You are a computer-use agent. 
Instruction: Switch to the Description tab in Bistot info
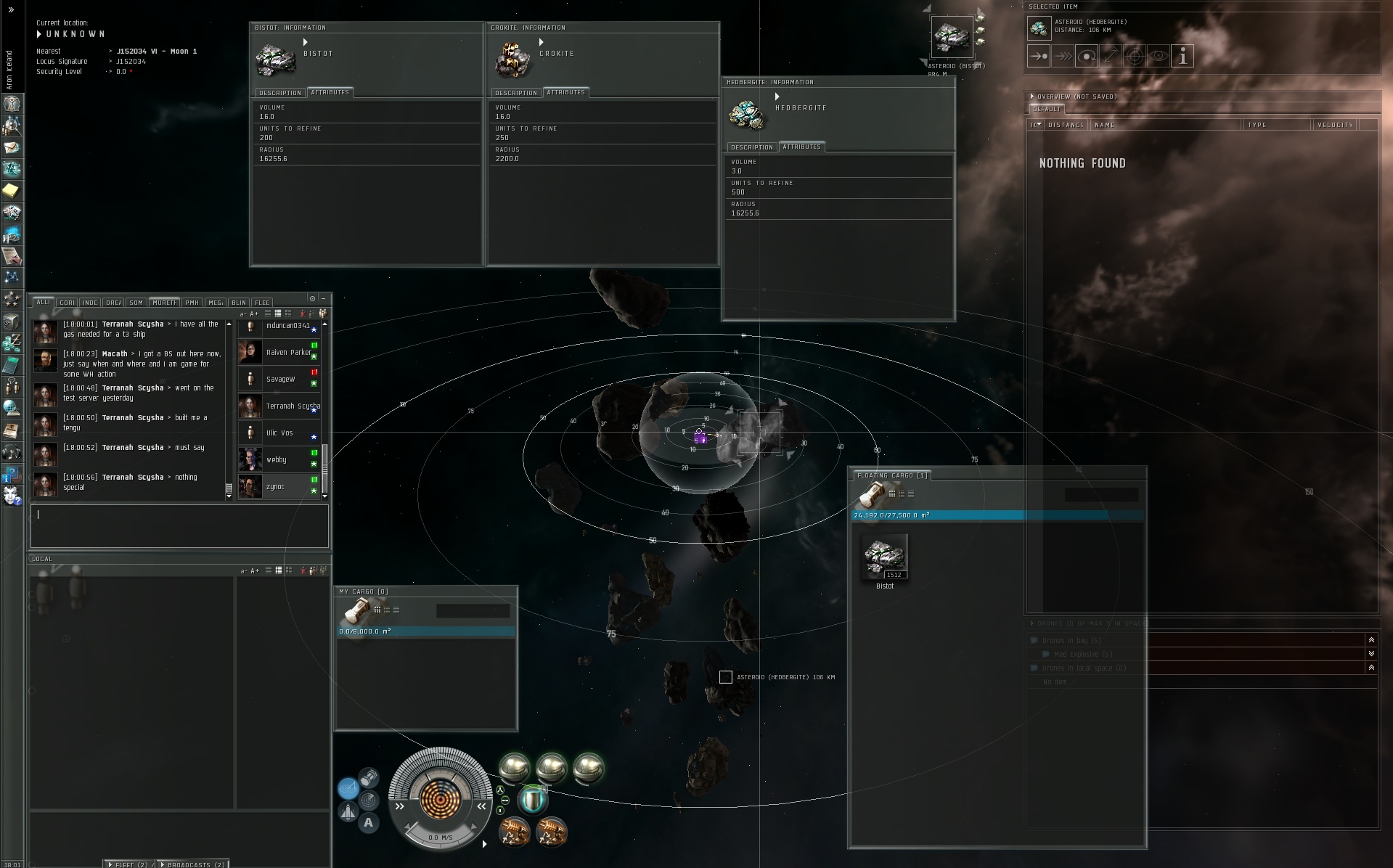coord(279,93)
